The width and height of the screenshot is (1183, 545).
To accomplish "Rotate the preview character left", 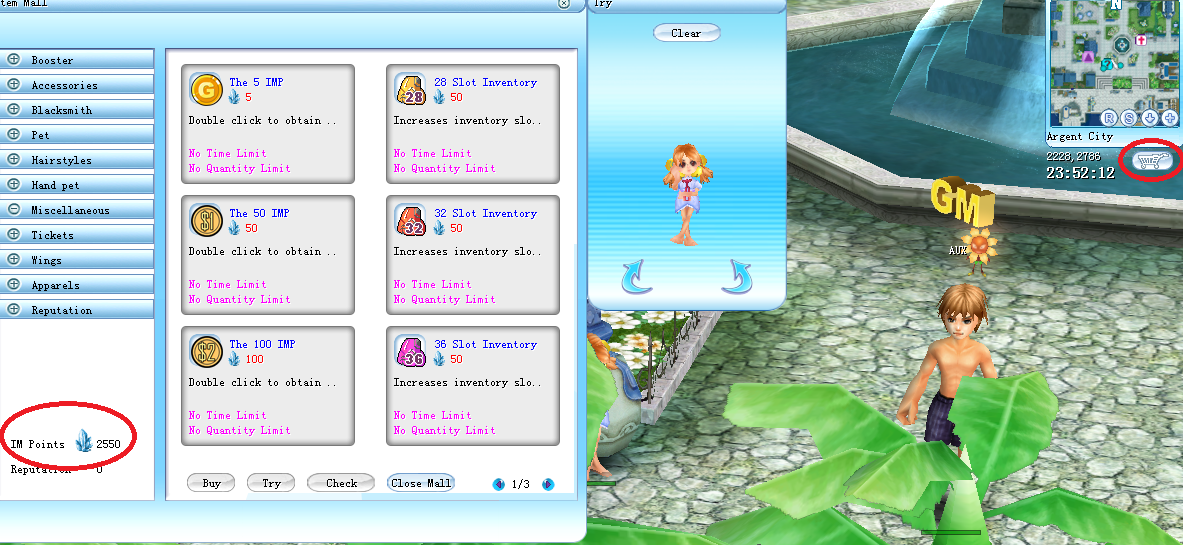I will 636,277.
